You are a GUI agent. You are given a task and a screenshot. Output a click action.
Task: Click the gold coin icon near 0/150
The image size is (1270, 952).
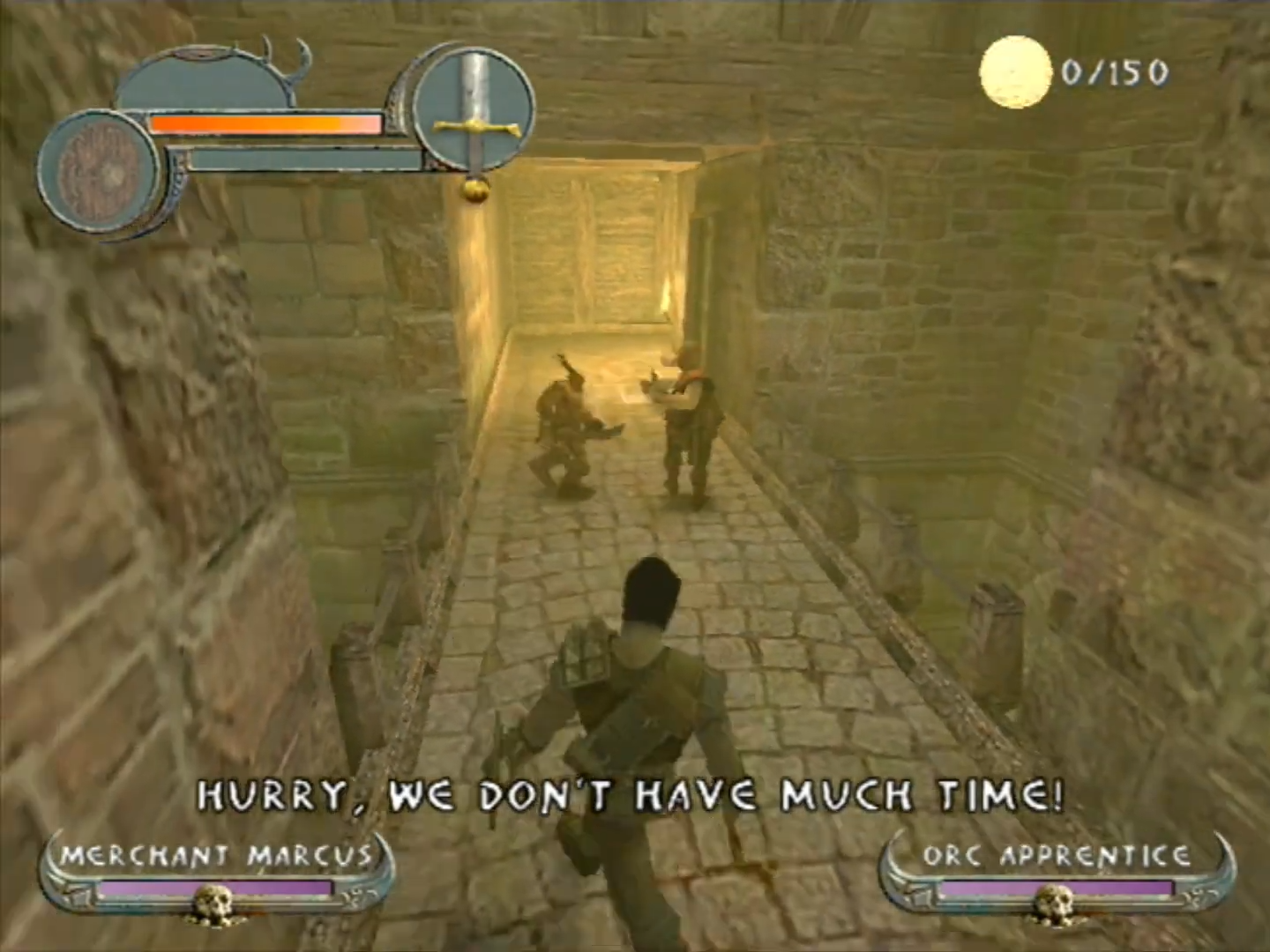[1014, 72]
